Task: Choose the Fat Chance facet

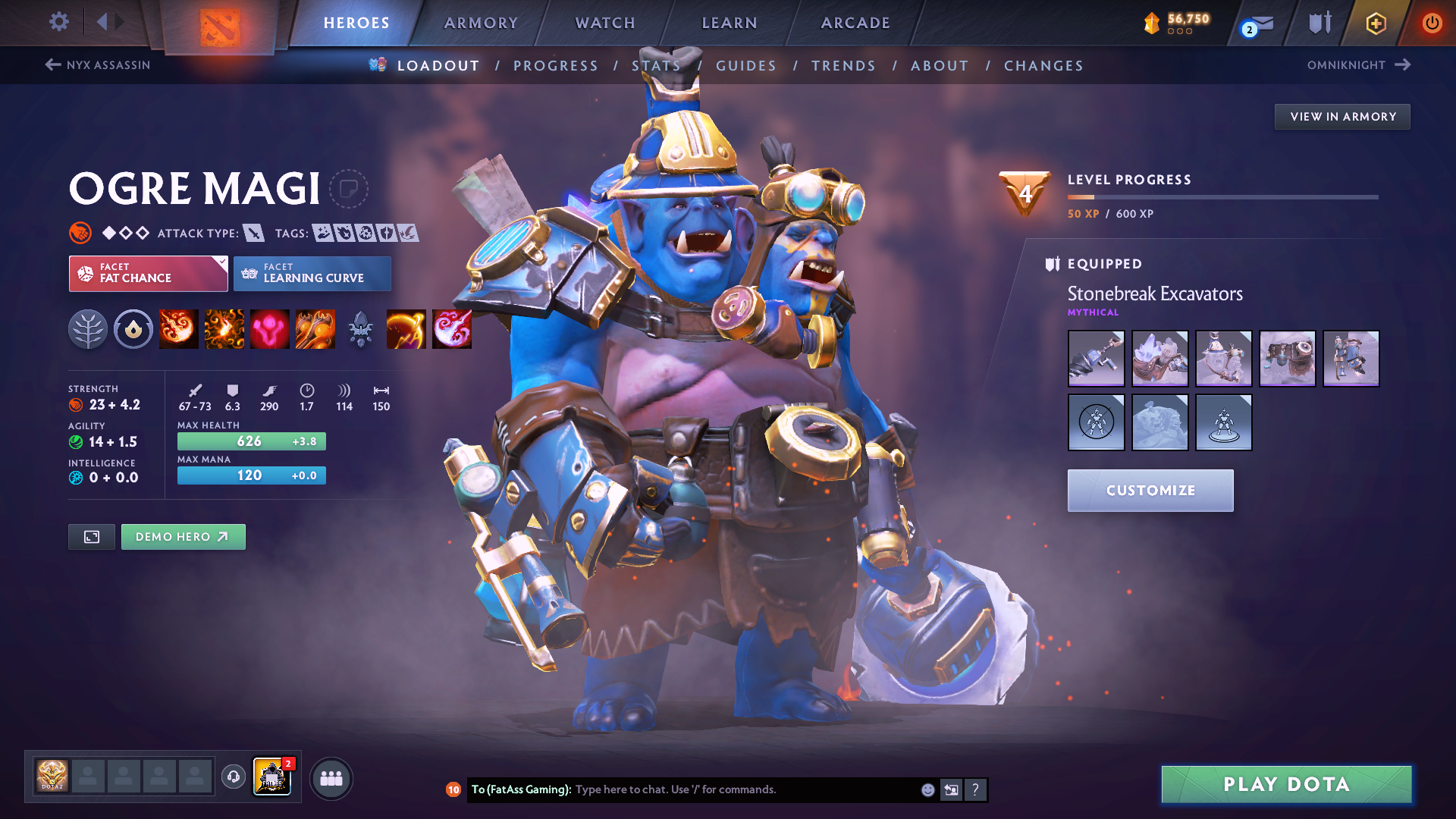Action: pos(148,273)
